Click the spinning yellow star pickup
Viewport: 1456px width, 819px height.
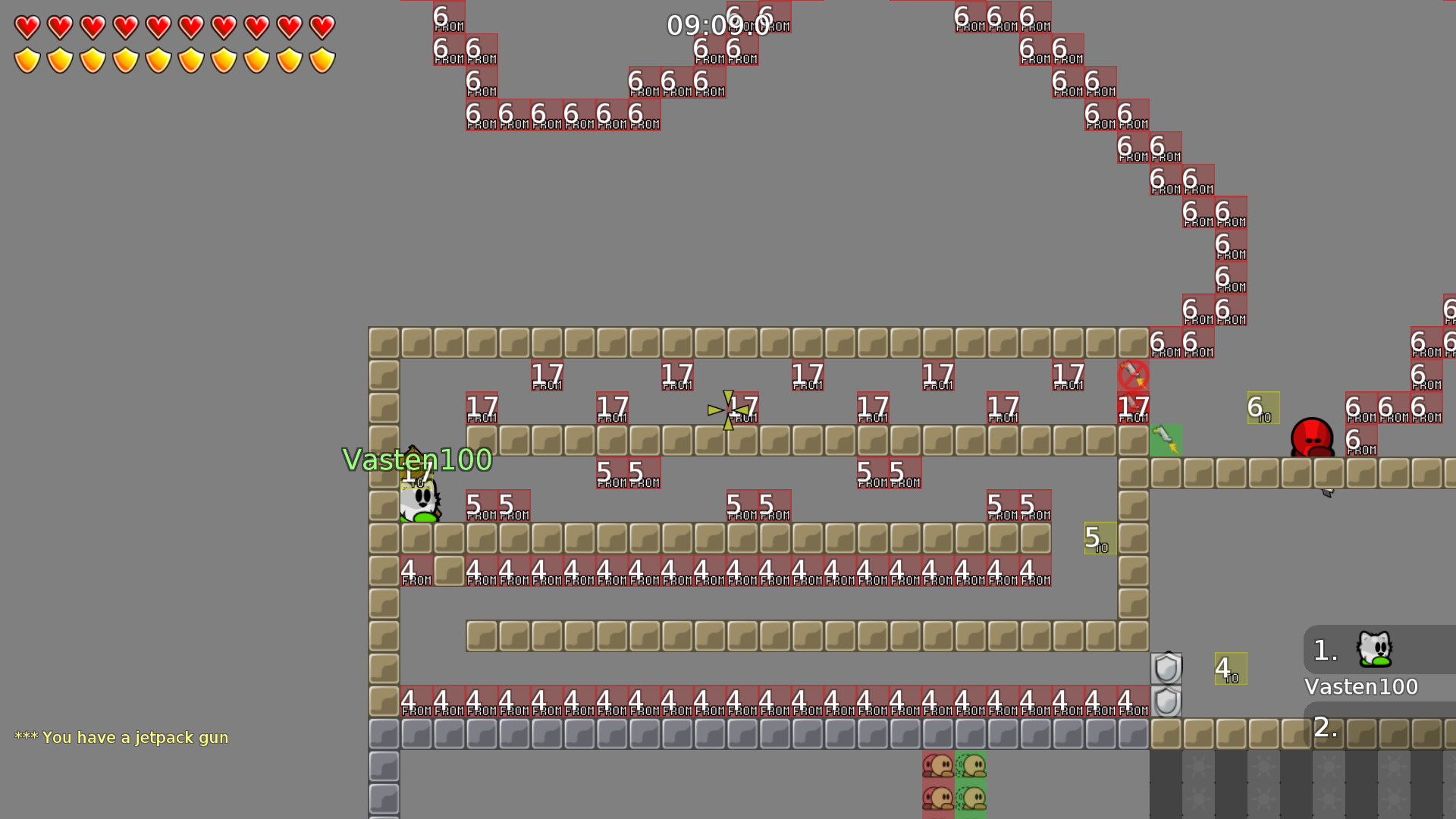coord(727,409)
